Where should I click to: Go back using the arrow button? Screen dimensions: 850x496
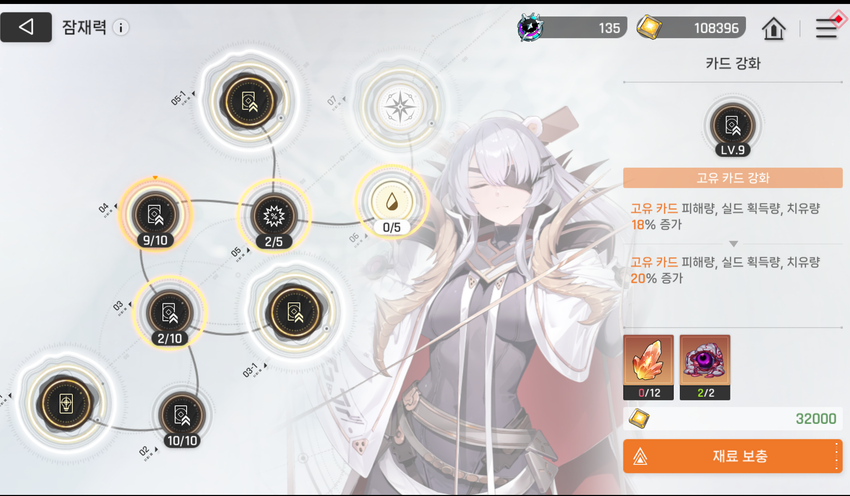(26, 27)
